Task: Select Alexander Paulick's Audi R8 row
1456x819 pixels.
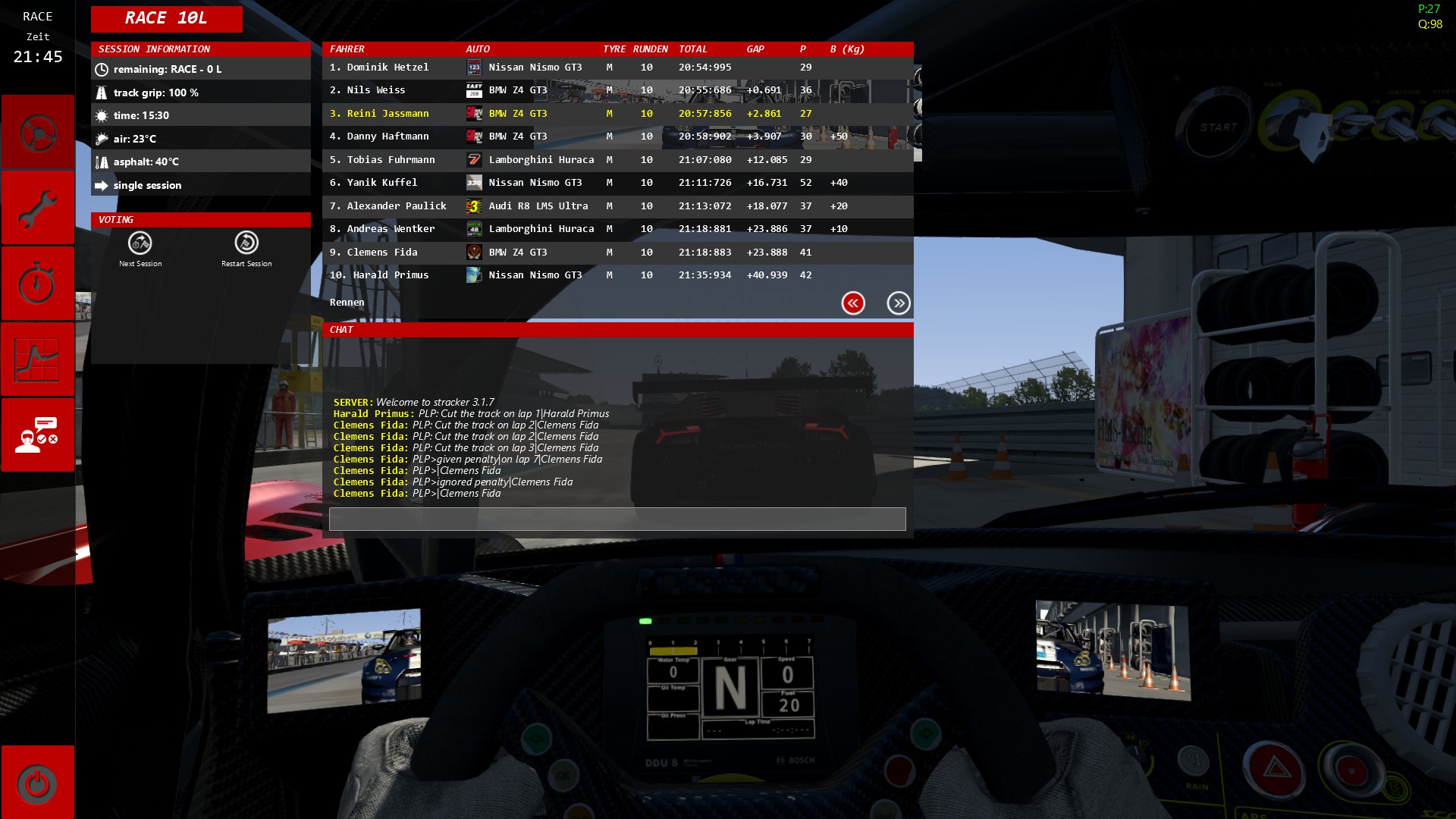Action: [617, 206]
